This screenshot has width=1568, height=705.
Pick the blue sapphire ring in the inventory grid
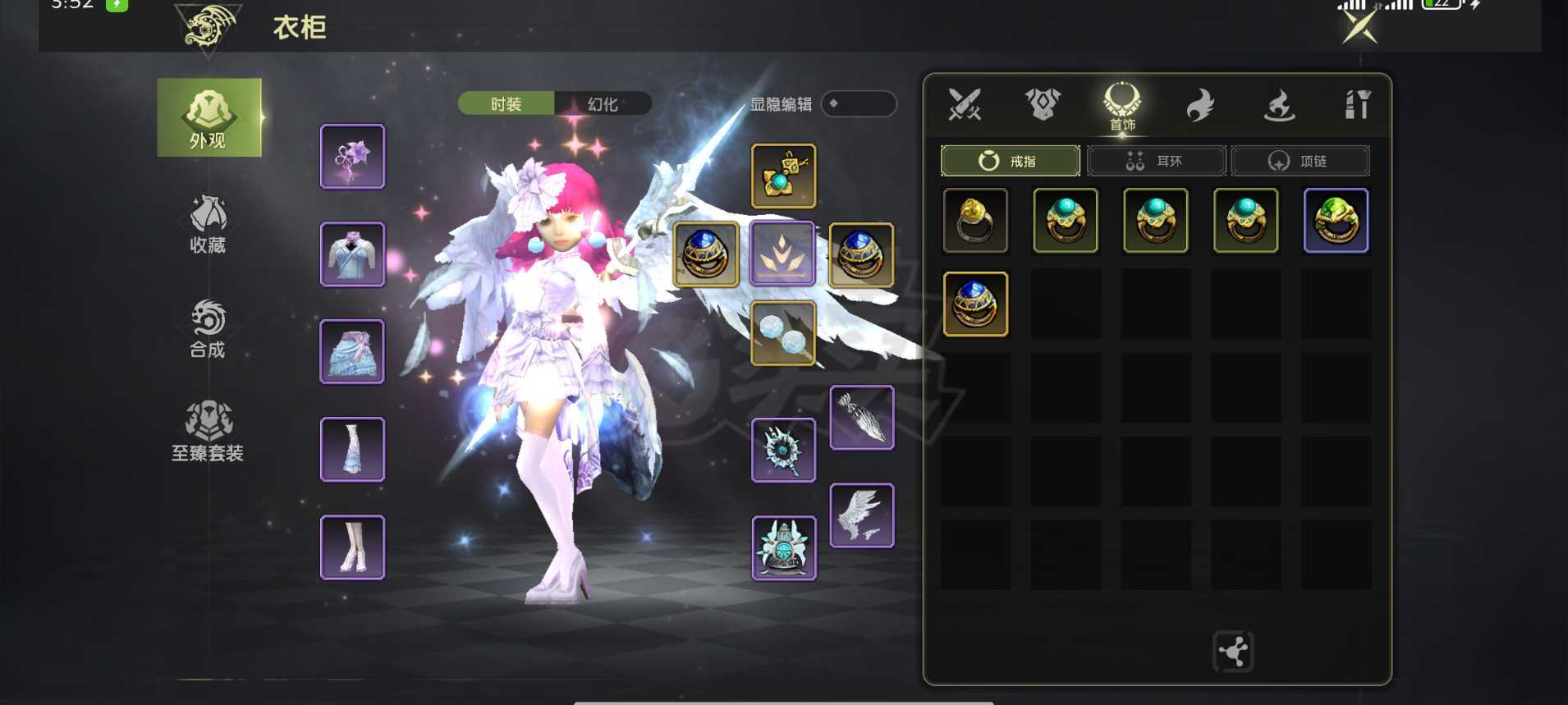click(975, 304)
